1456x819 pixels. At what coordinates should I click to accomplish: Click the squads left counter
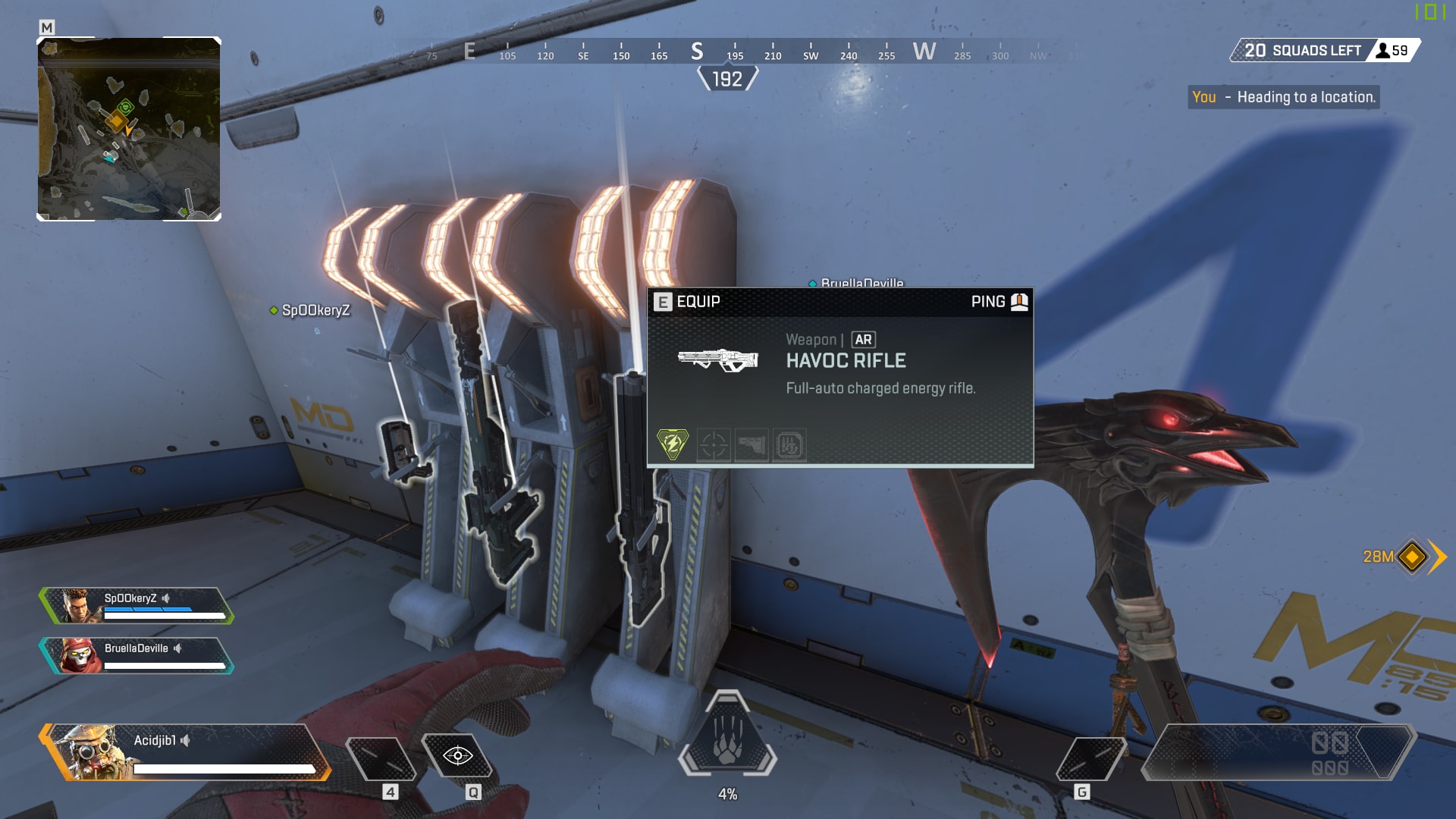point(1324,50)
